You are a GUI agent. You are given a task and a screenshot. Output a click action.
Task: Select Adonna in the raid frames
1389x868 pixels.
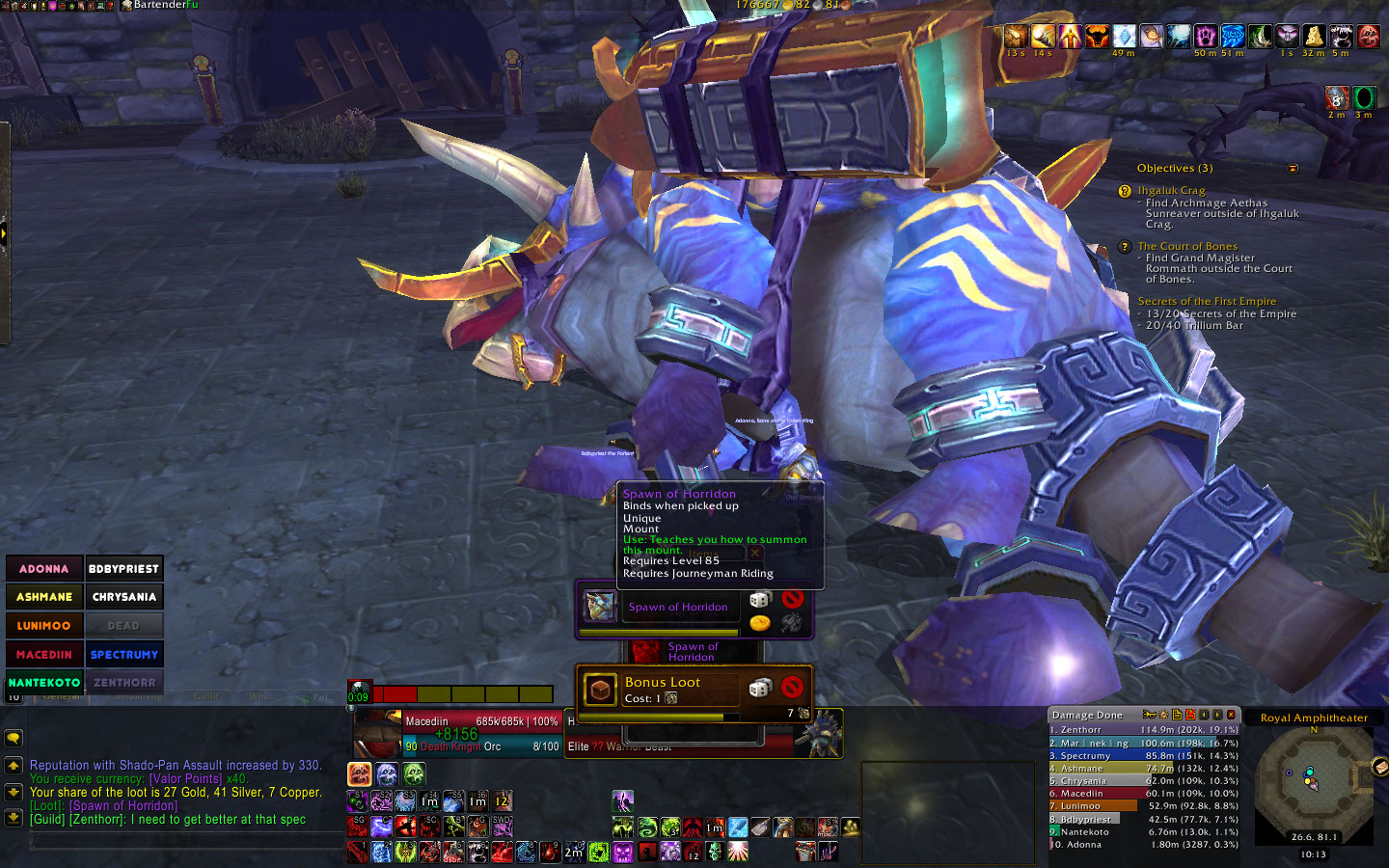(x=44, y=569)
